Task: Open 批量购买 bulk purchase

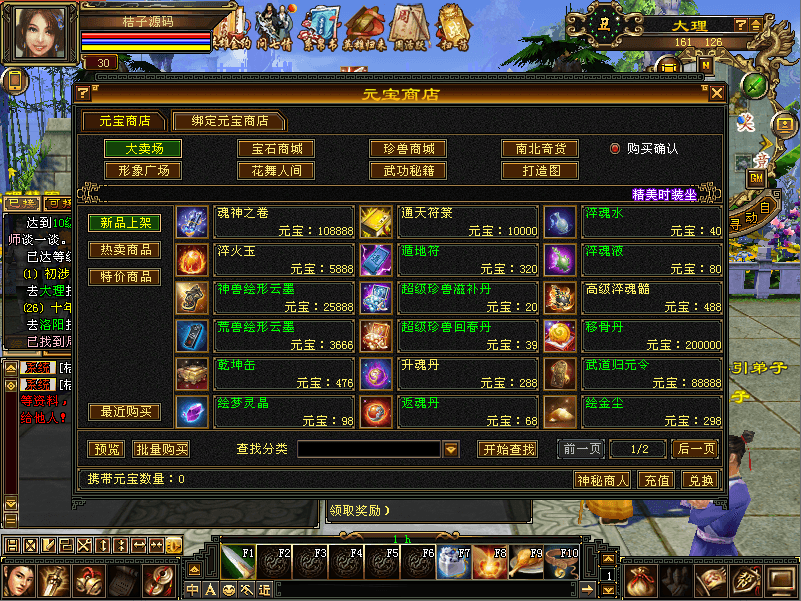Action: tap(161, 449)
